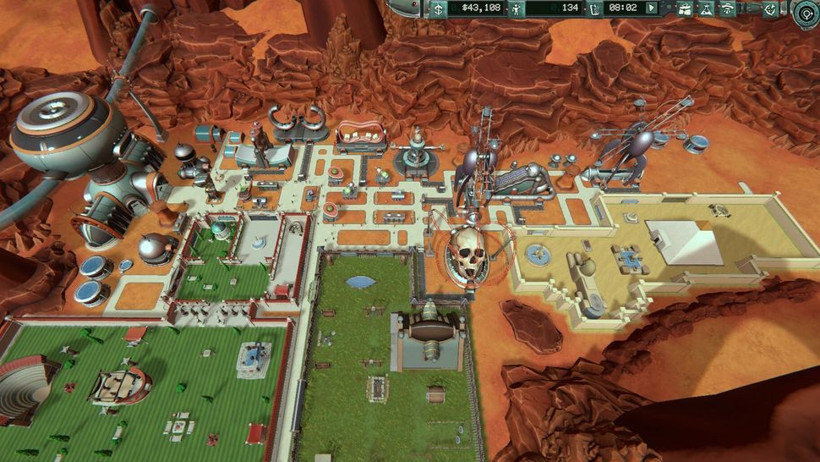Click the planet globe toolbar icon

click(770, 9)
